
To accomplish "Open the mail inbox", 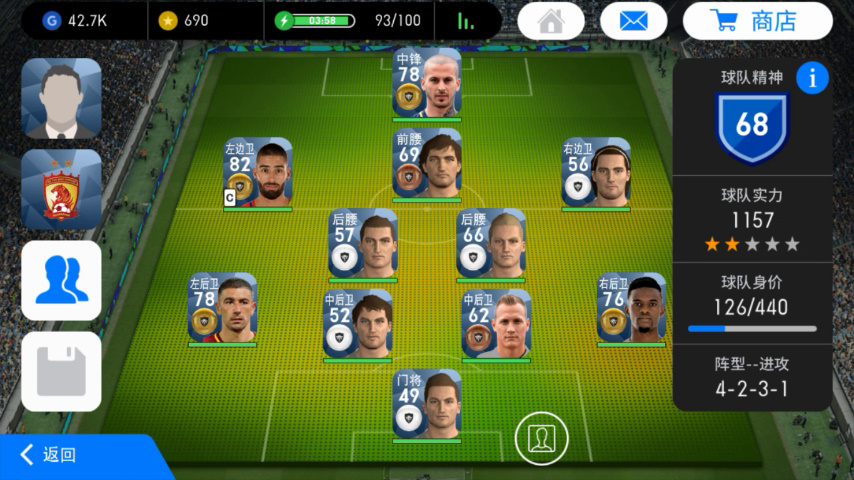I will pyautogui.click(x=633, y=21).
